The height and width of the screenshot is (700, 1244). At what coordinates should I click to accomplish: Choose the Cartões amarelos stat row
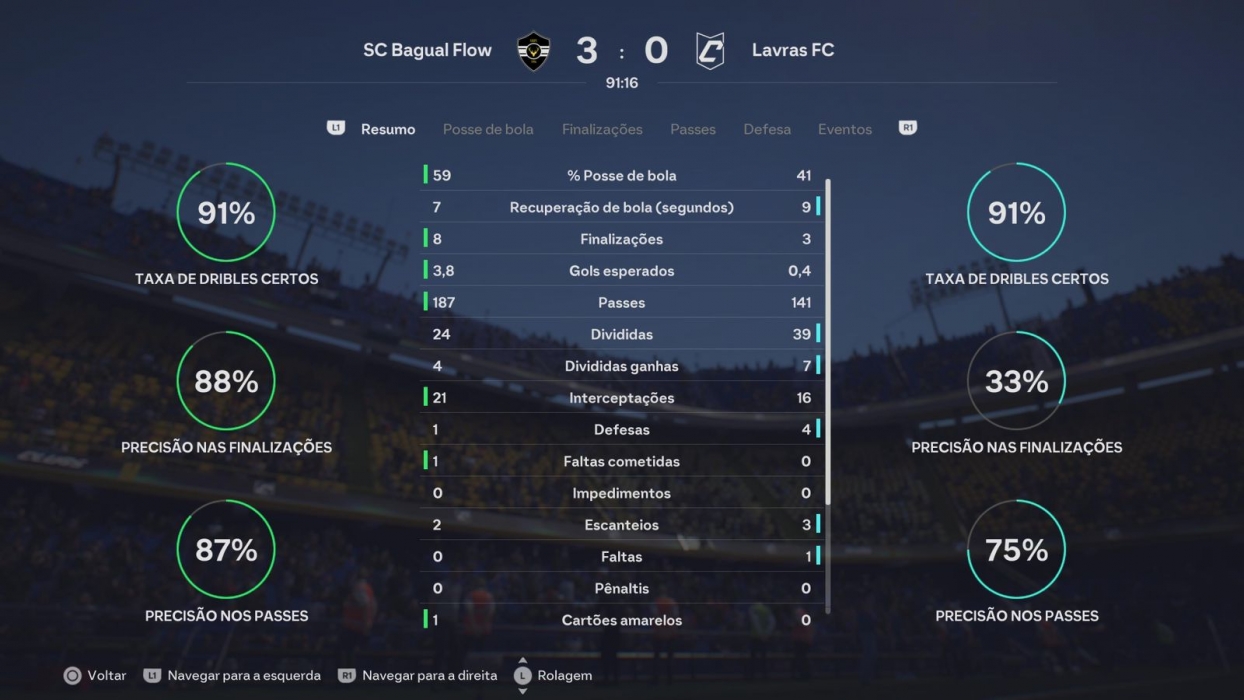[622, 620]
